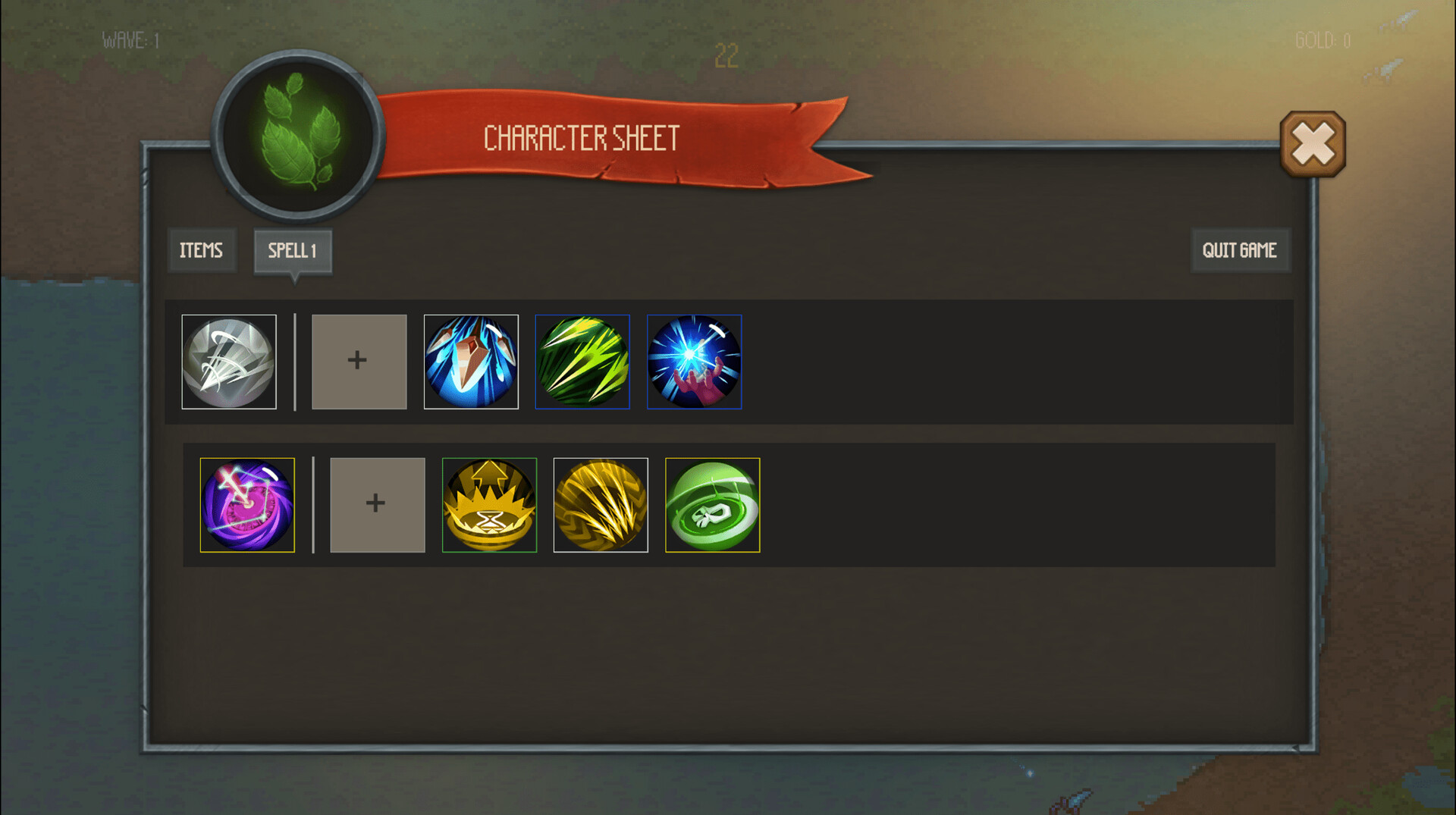Open the green leaf character portrait
The width and height of the screenshot is (1456, 815).
click(x=298, y=136)
